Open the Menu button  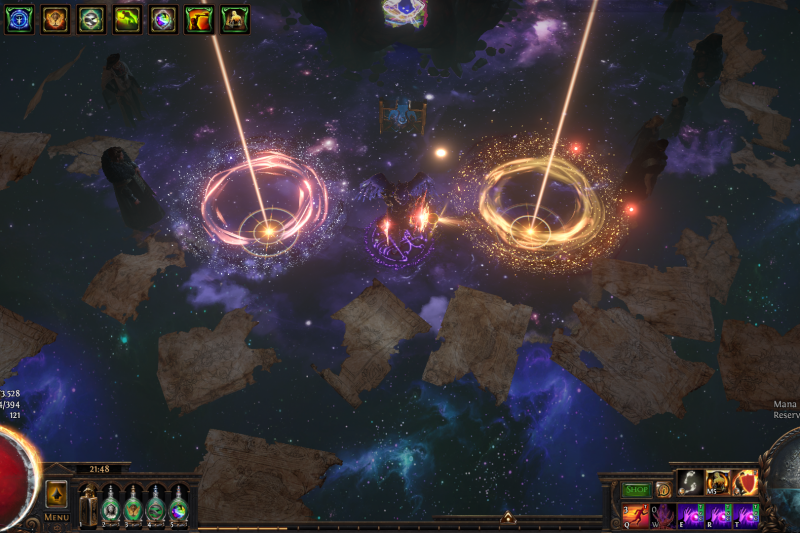pos(57,517)
